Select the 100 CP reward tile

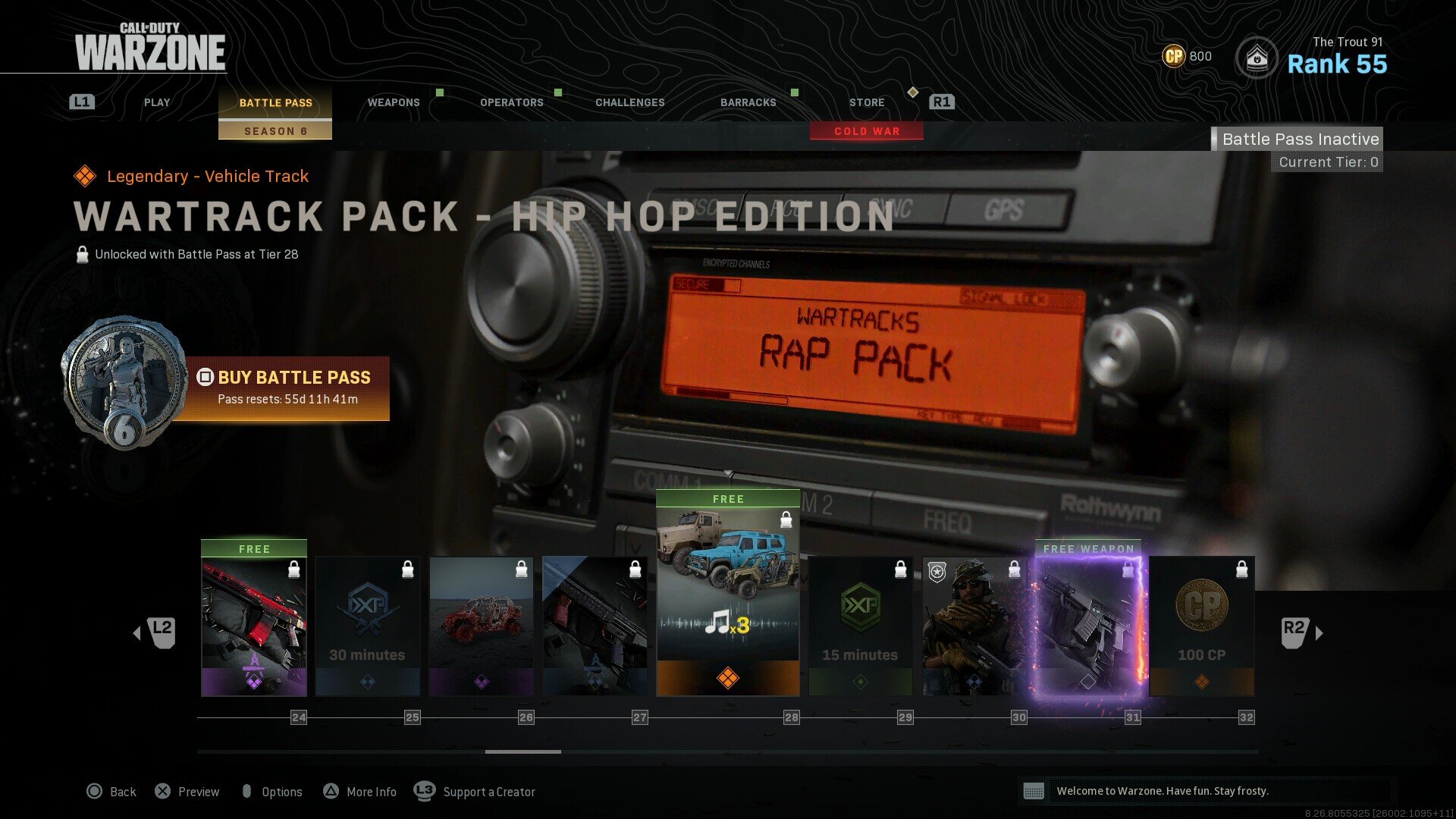pyautogui.click(x=1202, y=626)
